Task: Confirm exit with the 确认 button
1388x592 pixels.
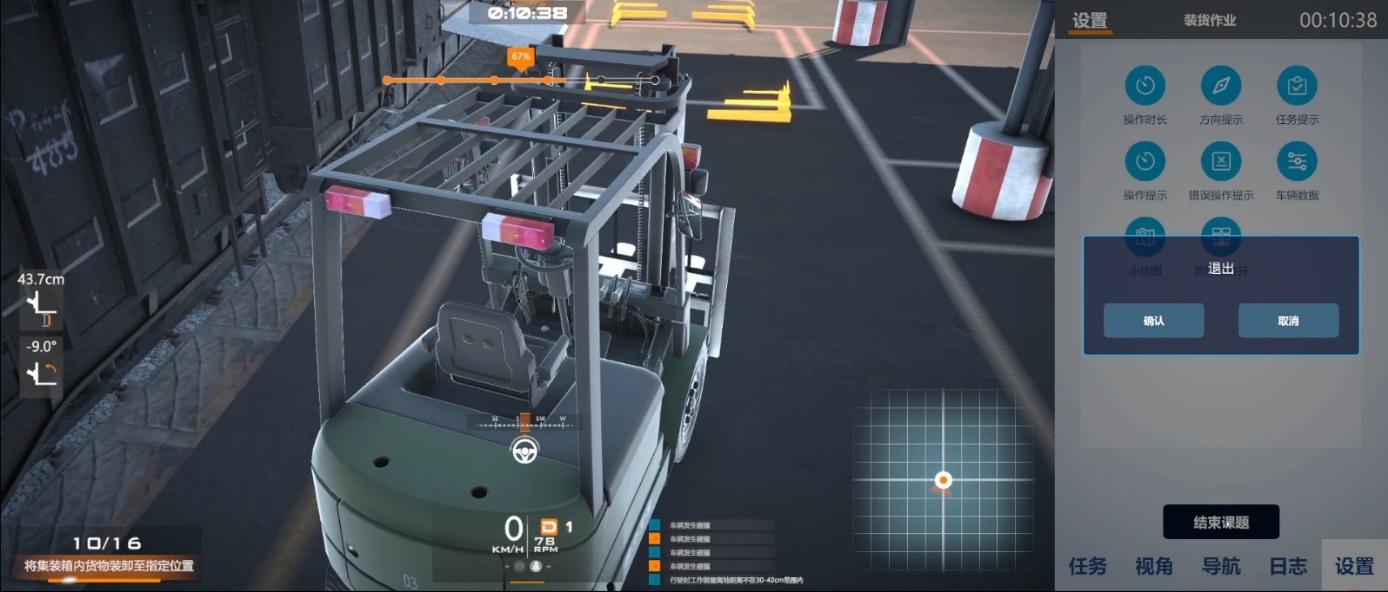Action: (1153, 321)
